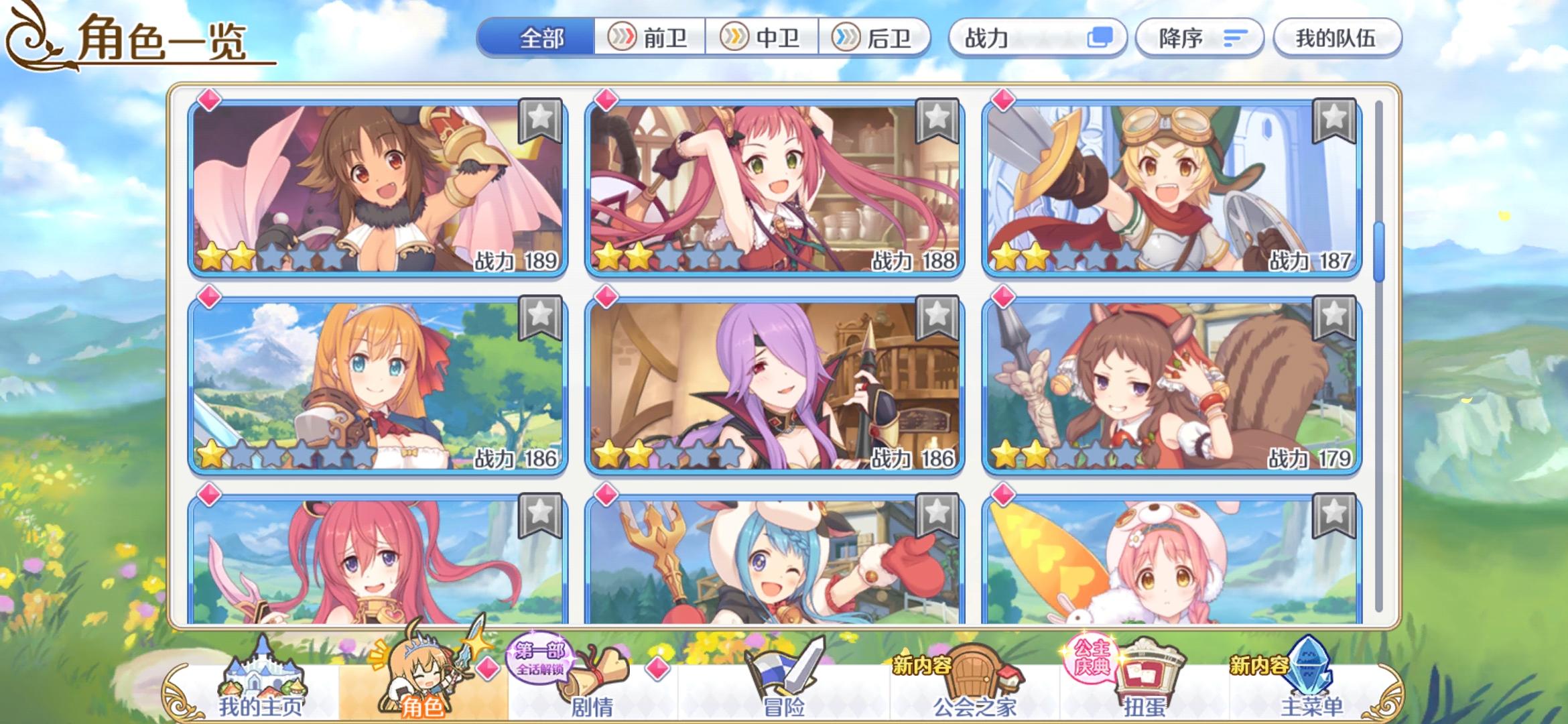
Task: Click the 降序 descending order button
Action: point(1199,39)
